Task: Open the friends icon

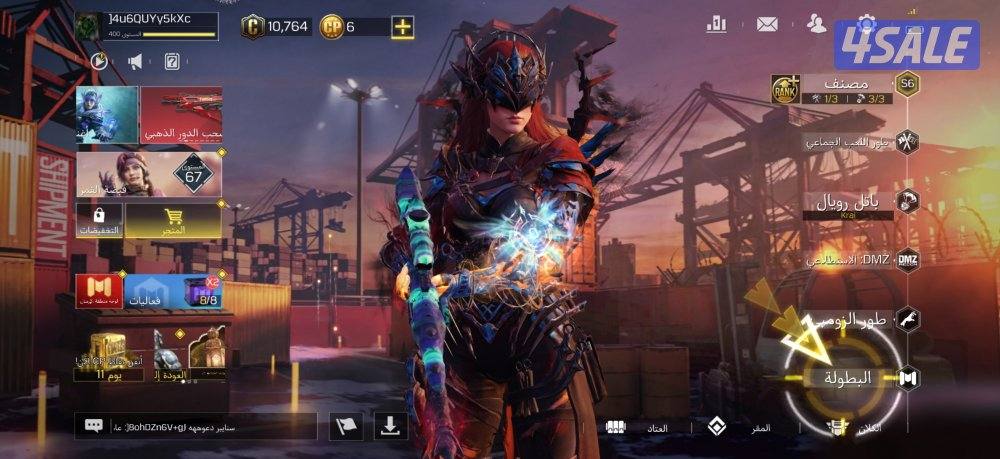Action: 817,24
